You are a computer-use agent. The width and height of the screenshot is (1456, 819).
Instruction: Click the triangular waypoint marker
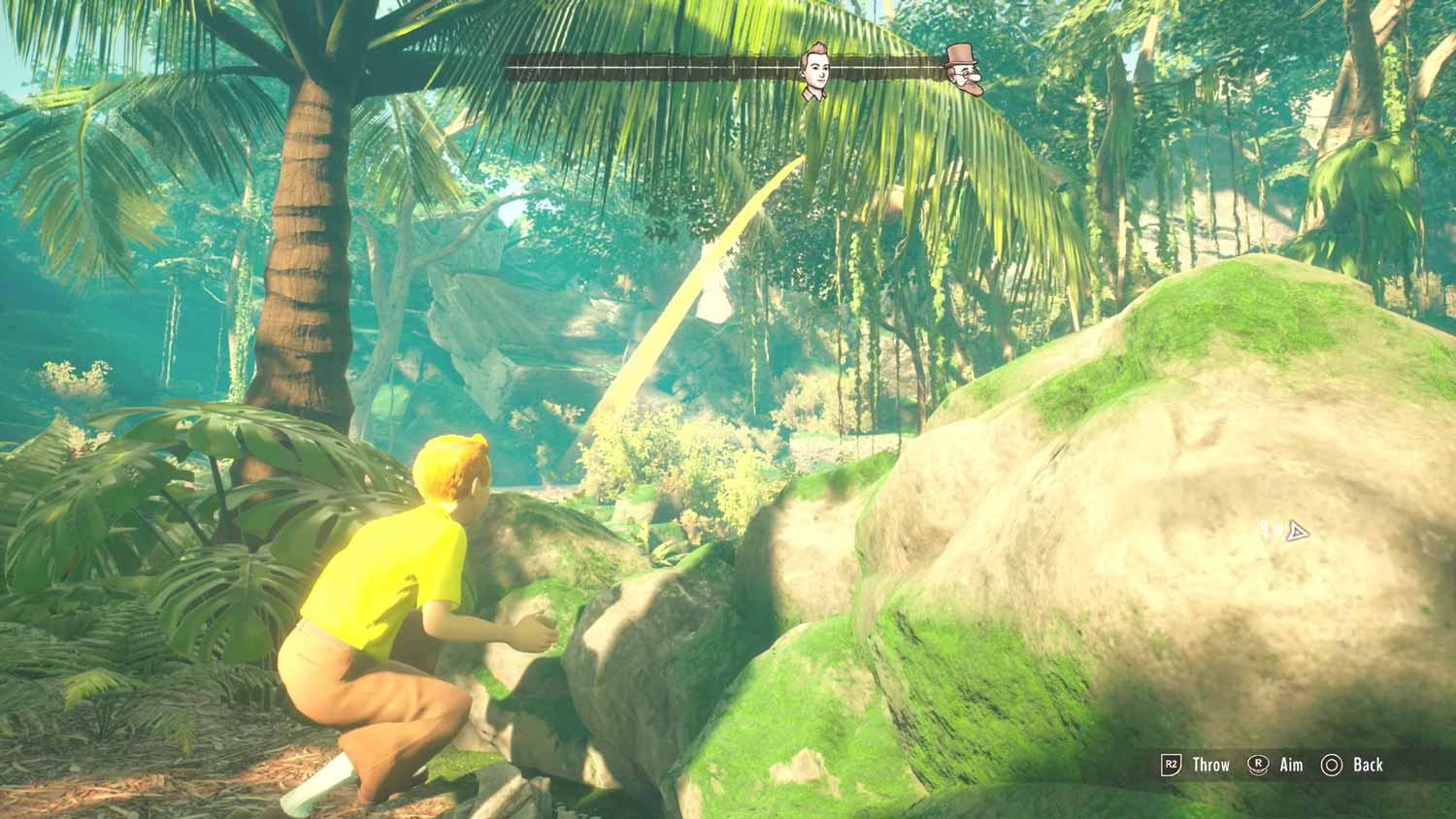[1296, 532]
